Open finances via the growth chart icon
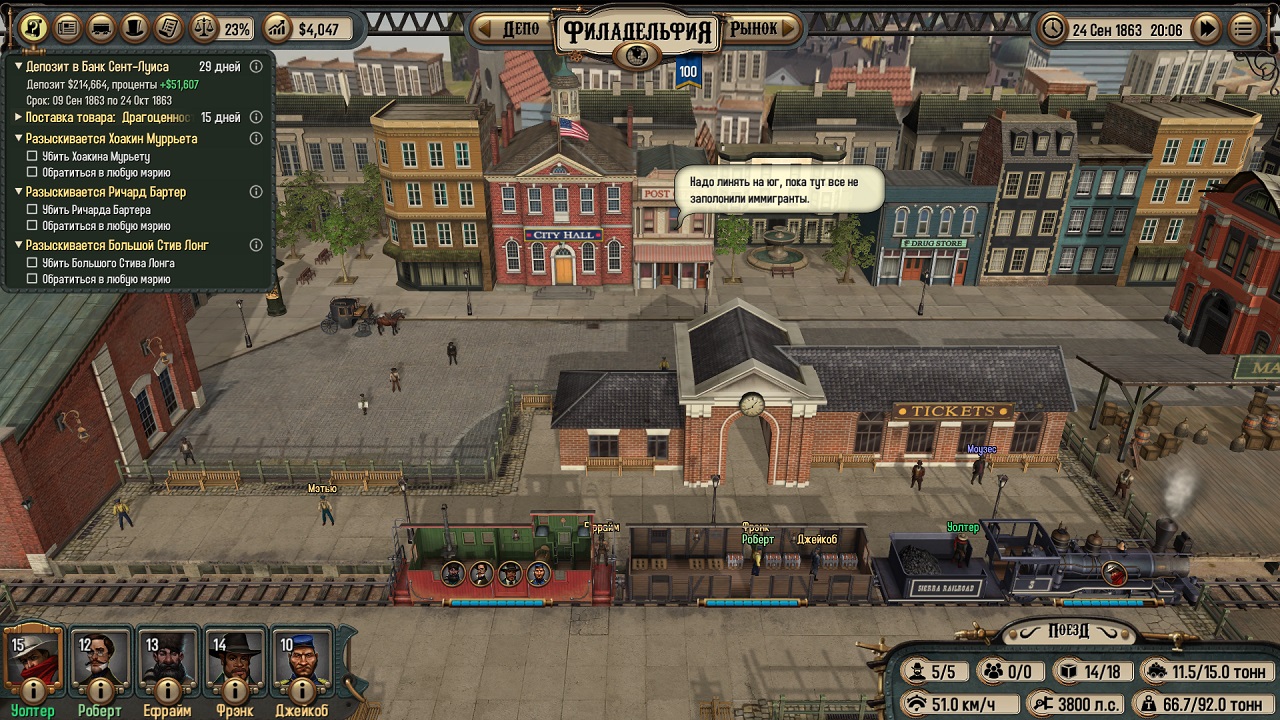The width and height of the screenshot is (1280, 720). [x=277, y=29]
